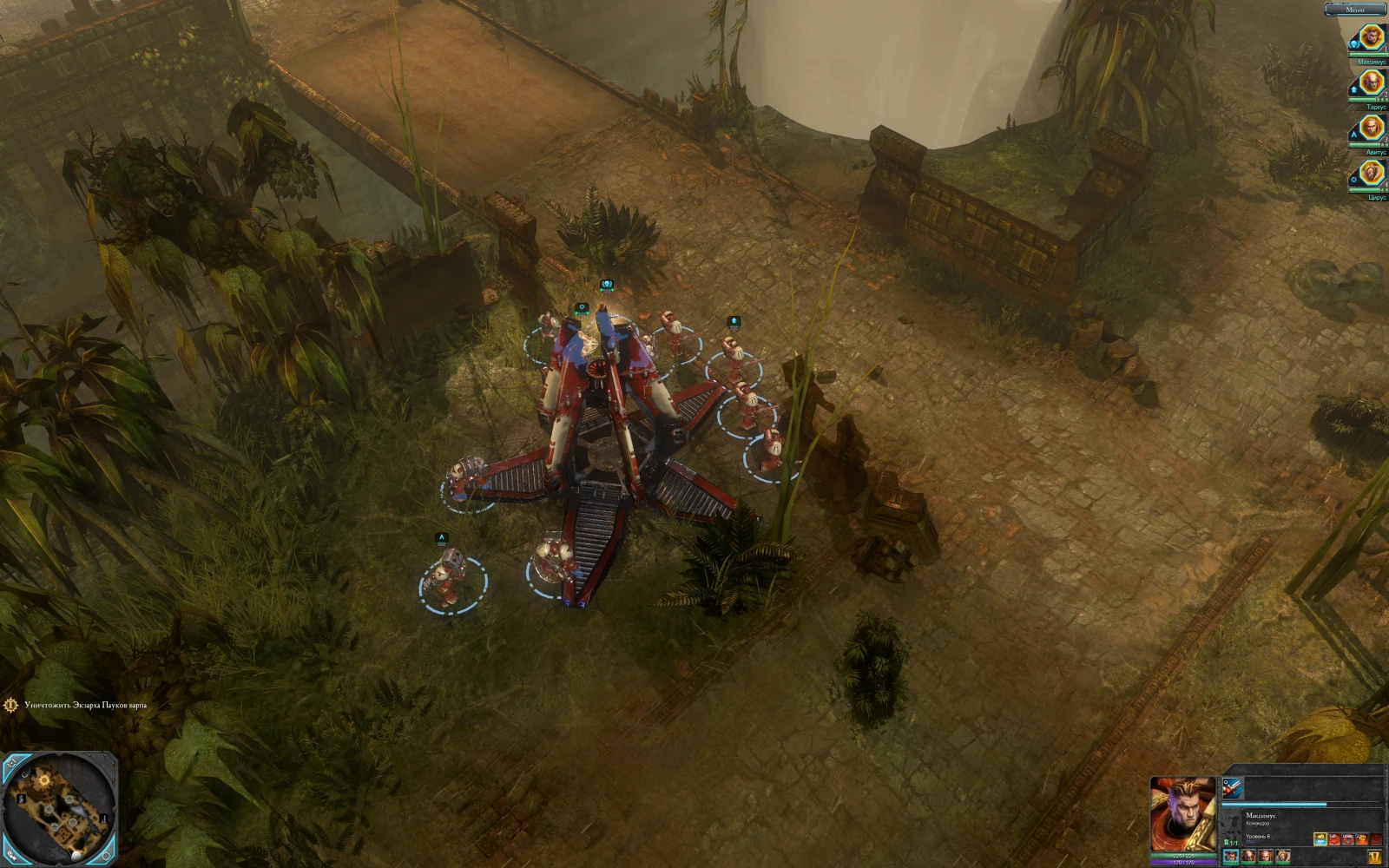Toggle the status icon beside Цирус portrait

coord(1353,179)
